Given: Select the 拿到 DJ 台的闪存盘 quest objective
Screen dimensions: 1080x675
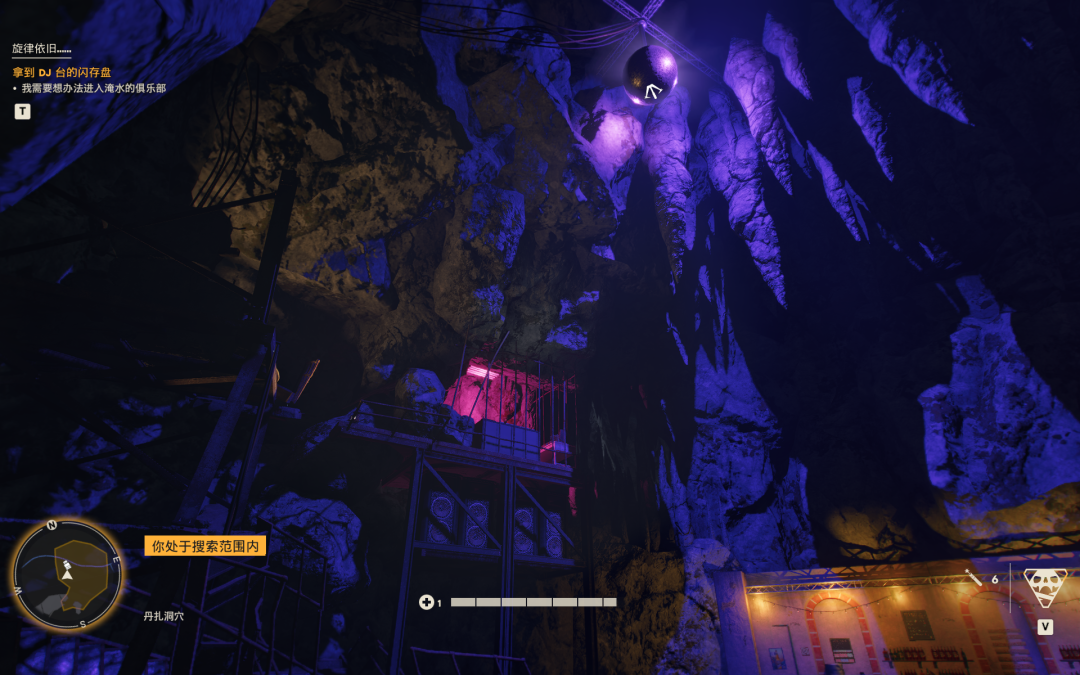Looking at the screenshot, I should (x=63, y=72).
